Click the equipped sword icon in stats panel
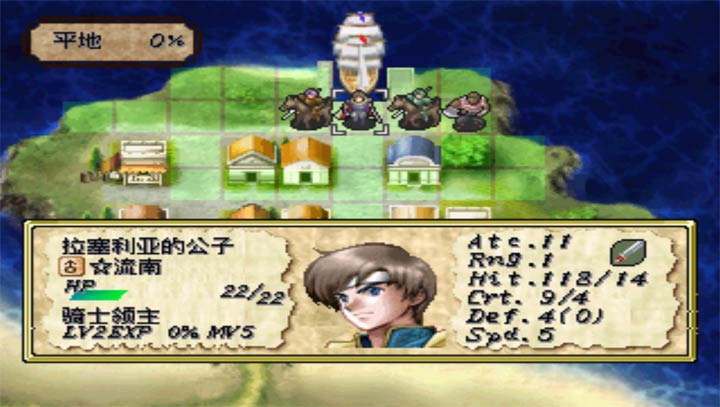The width and height of the screenshot is (720, 407). pyautogui.click(x=626, y=248)
